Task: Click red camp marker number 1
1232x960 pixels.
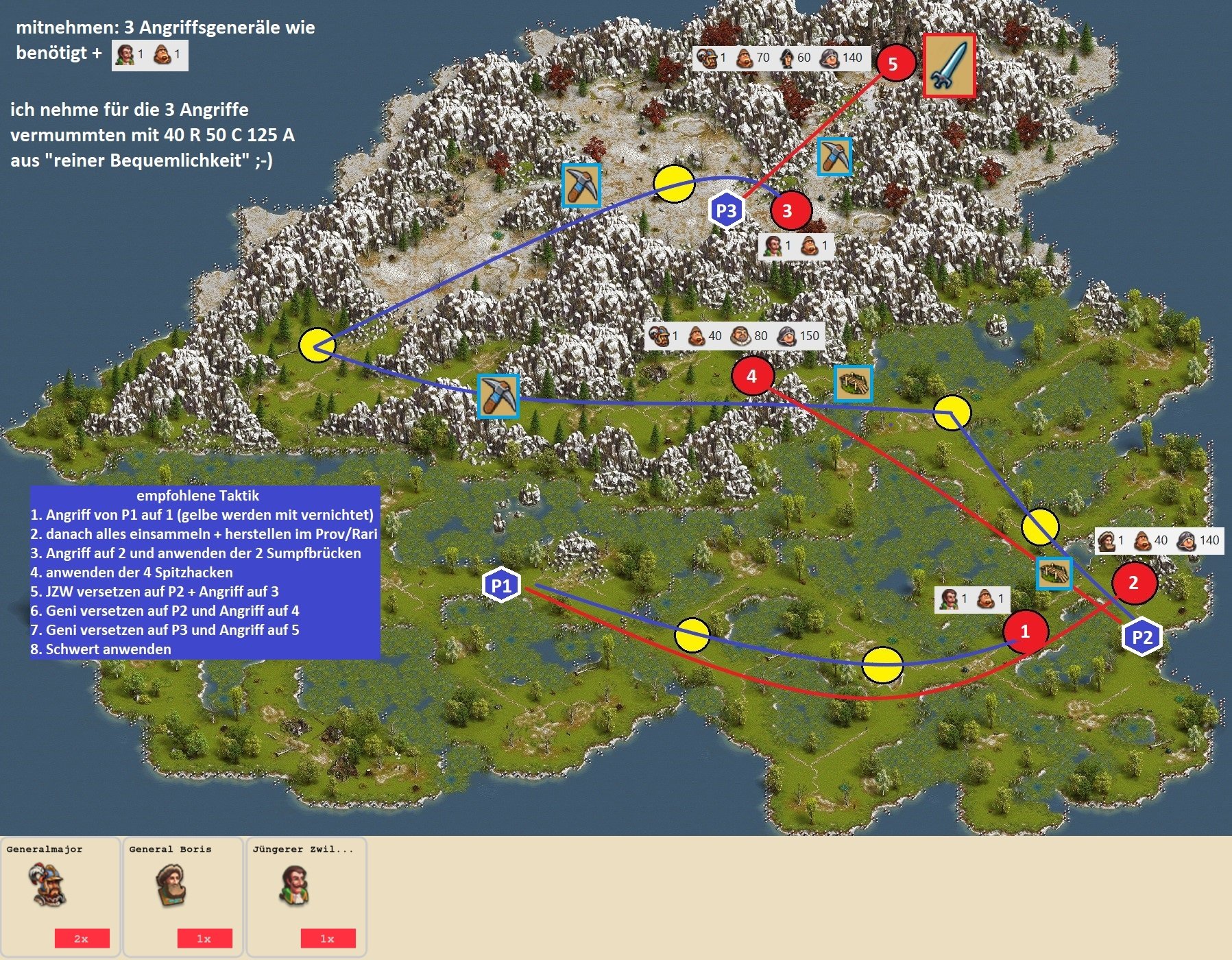Action: [1025, 631]
